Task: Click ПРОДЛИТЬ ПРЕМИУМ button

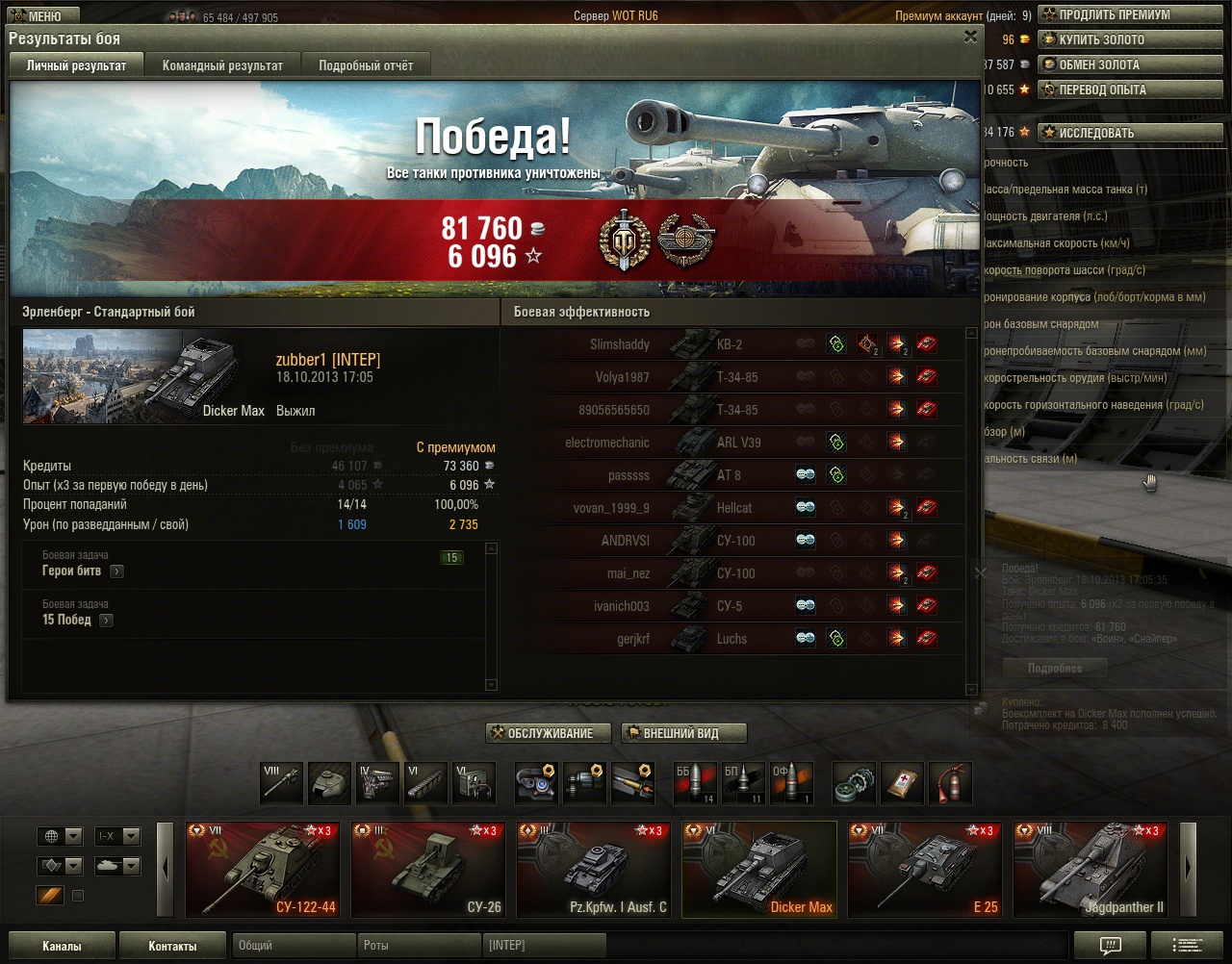Action: pyautogui.click(x=1114, y=15)
